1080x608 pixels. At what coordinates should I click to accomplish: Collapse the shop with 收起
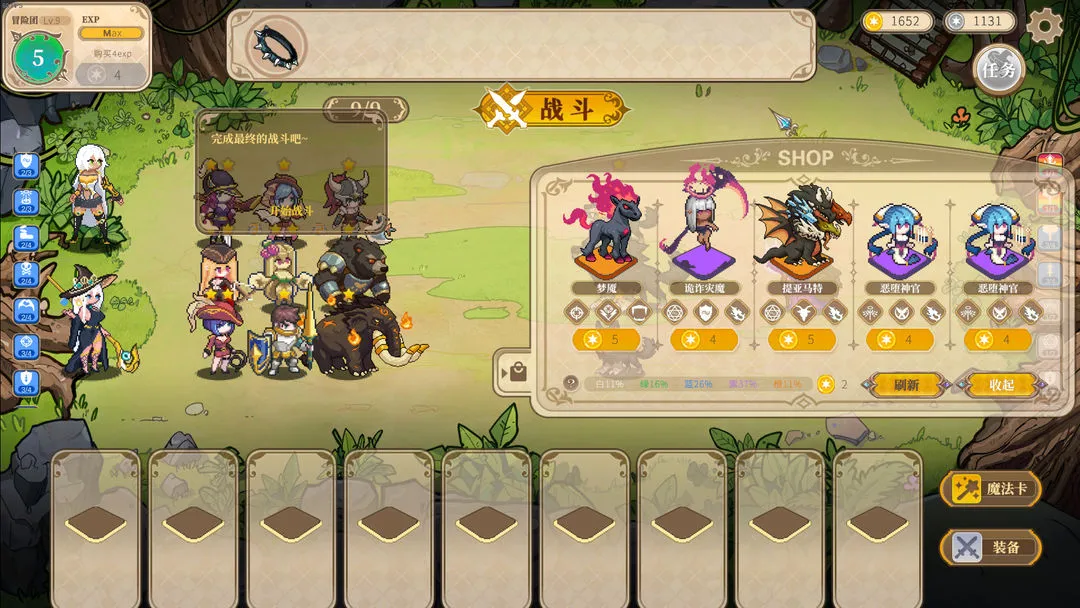[x=1001, y=384]
